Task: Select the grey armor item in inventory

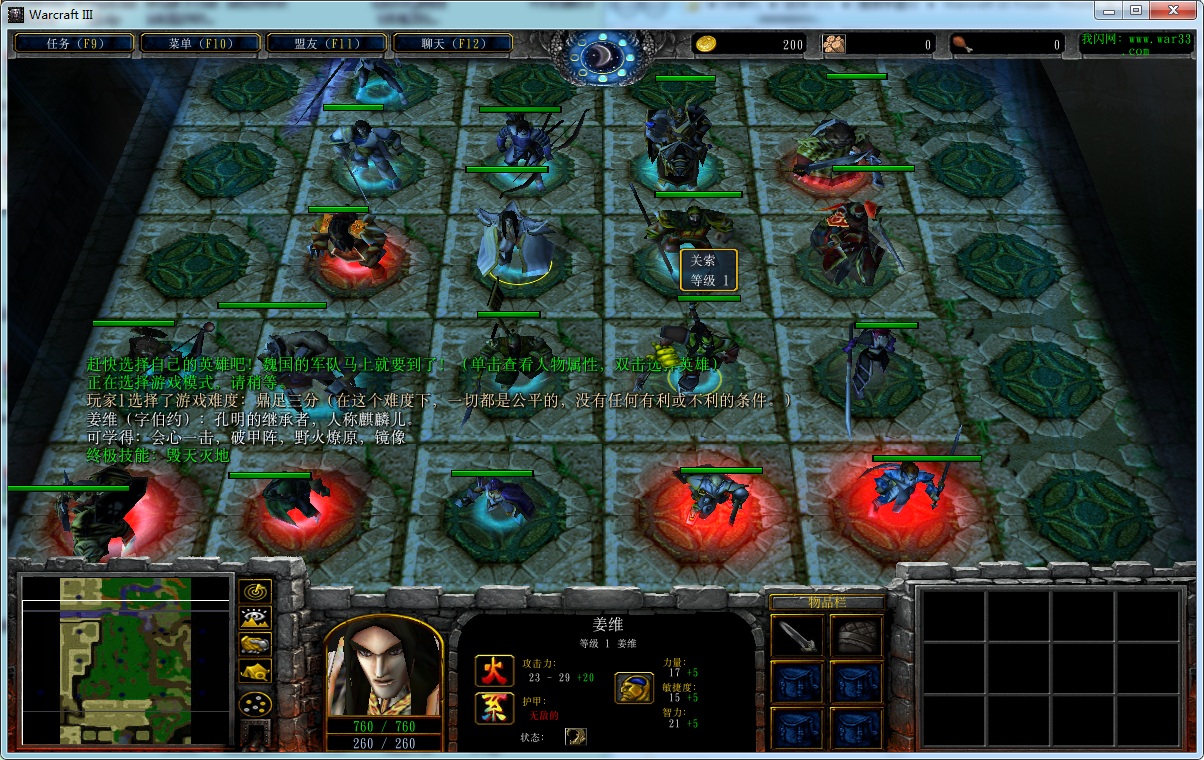Action: [x=856, y=636]
